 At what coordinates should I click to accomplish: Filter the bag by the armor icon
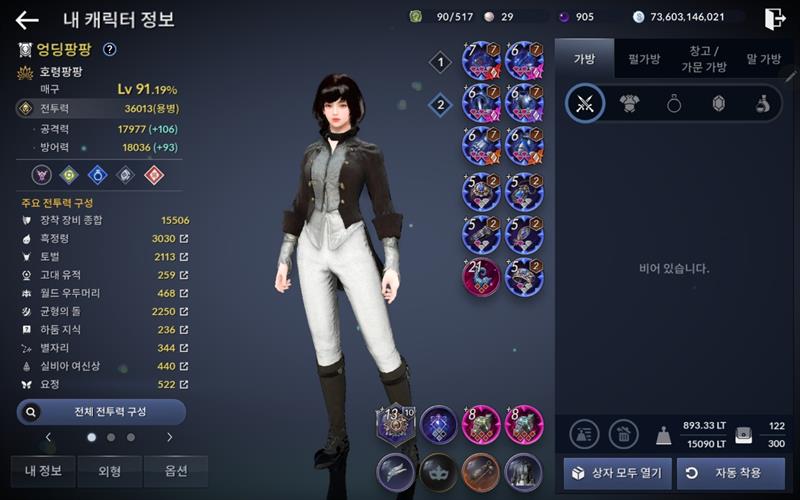coord(630,104)
